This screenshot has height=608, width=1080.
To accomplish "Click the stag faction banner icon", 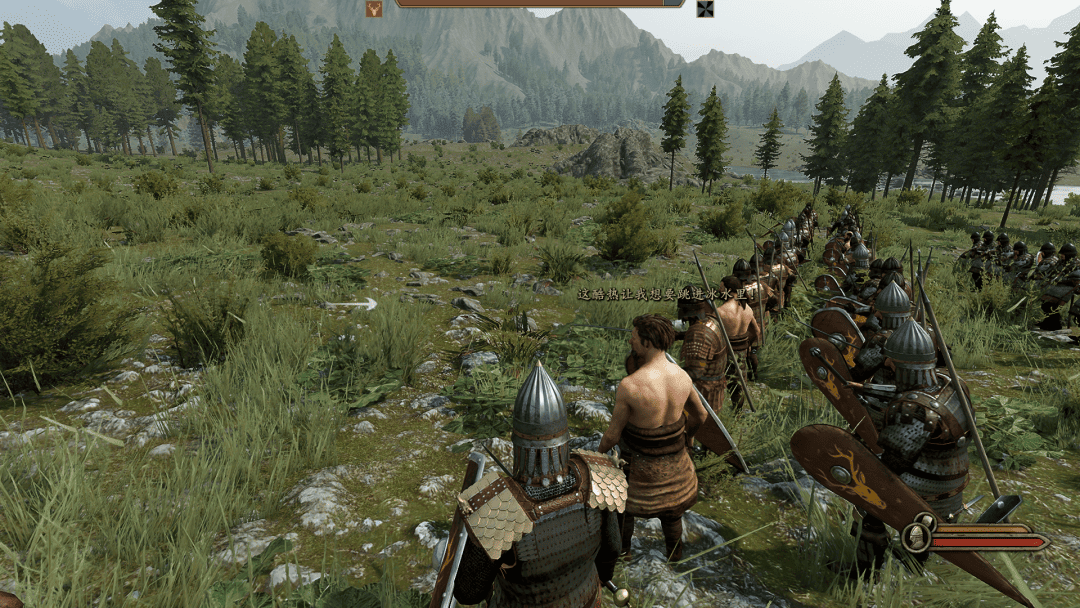I will tap(374, 9).
